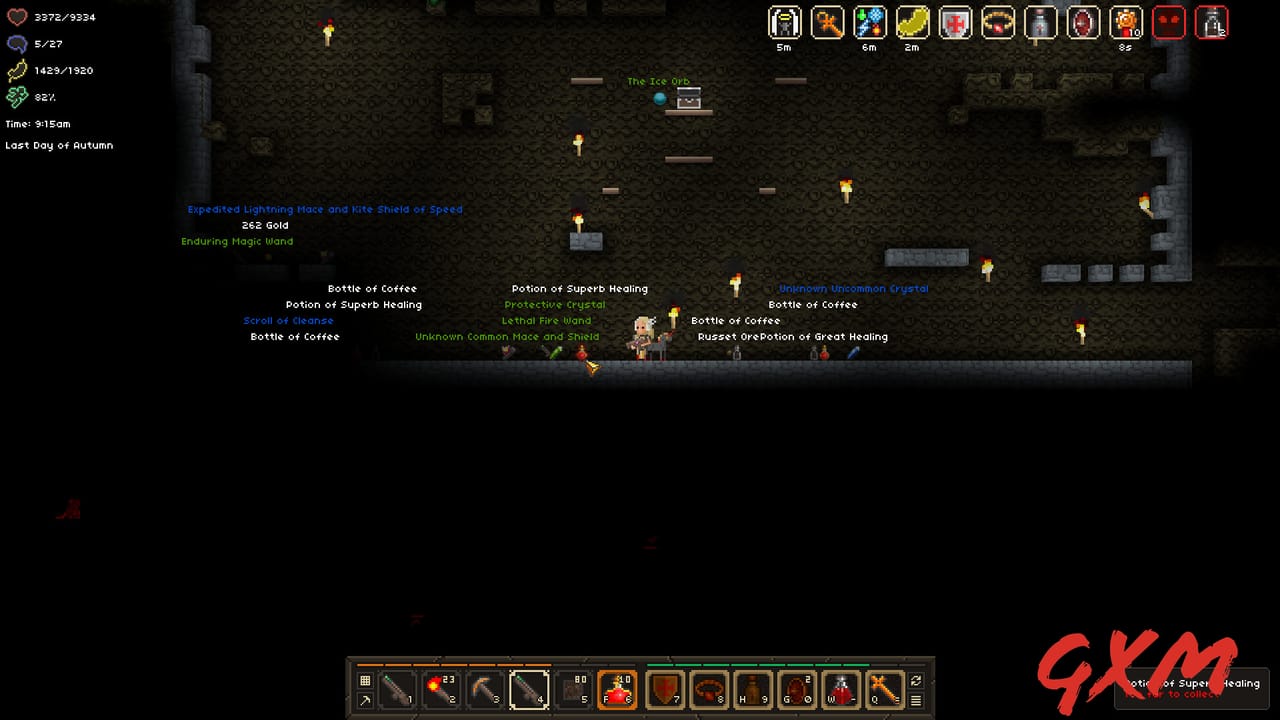Viewport: 1280px width, 720px height.
Task: Select the fire wand in hotbar slot 2
Action: pos(441,690)
